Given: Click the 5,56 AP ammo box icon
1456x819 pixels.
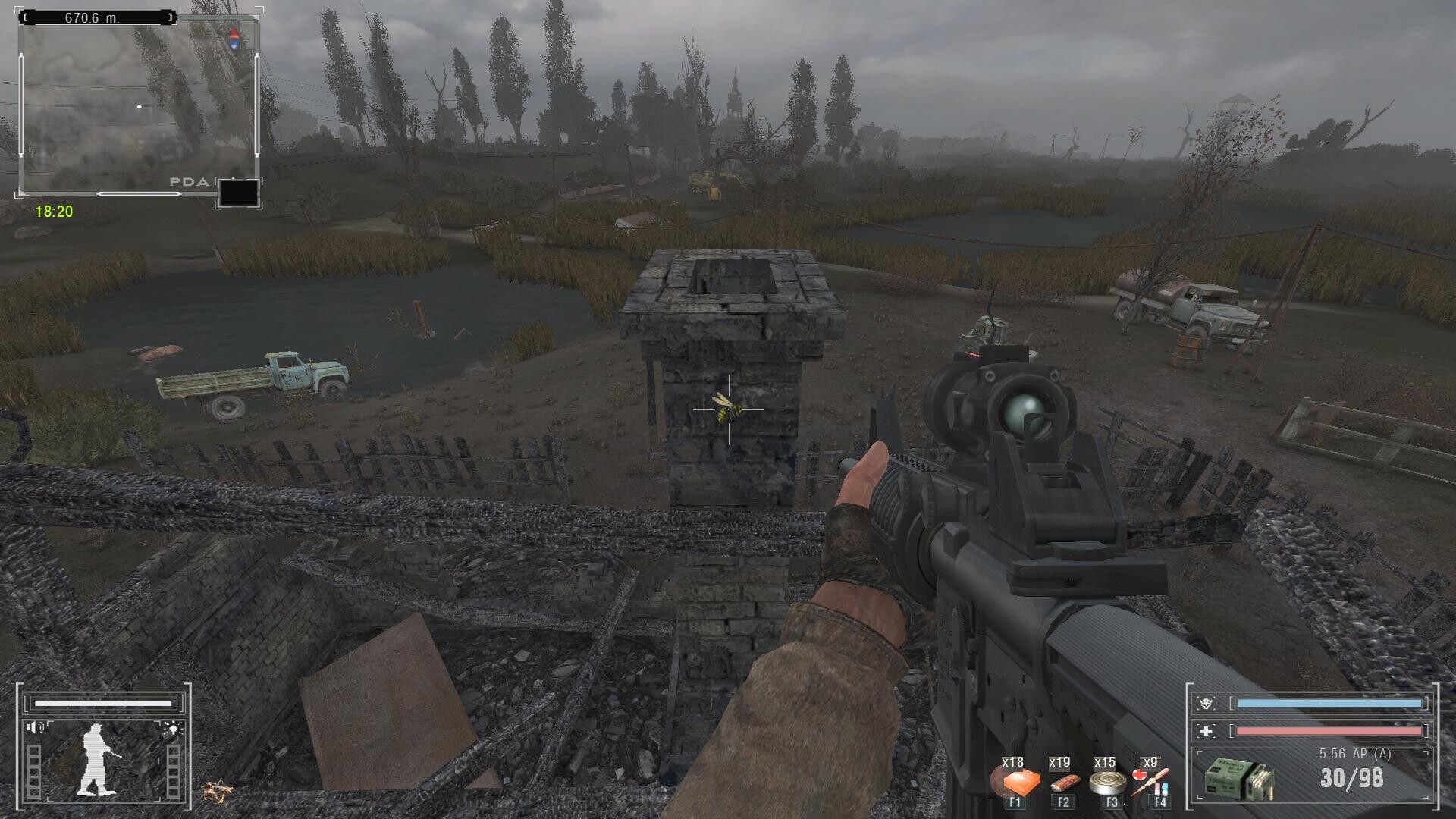Looking at the screenshot, I should (x=1238, y=780).
